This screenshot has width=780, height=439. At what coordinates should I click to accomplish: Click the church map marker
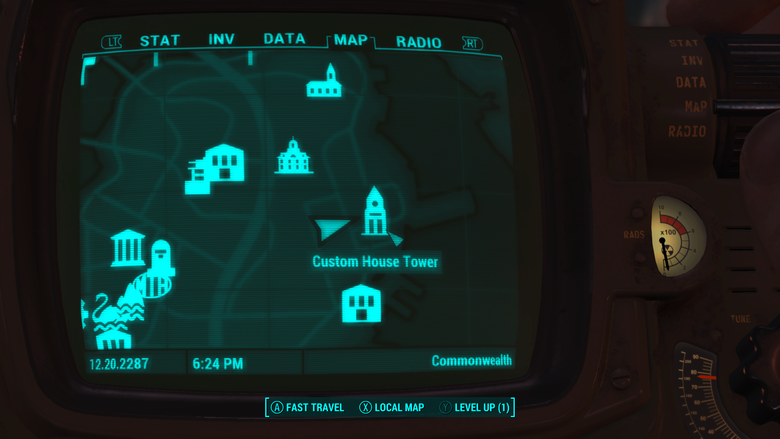point(324,80)
